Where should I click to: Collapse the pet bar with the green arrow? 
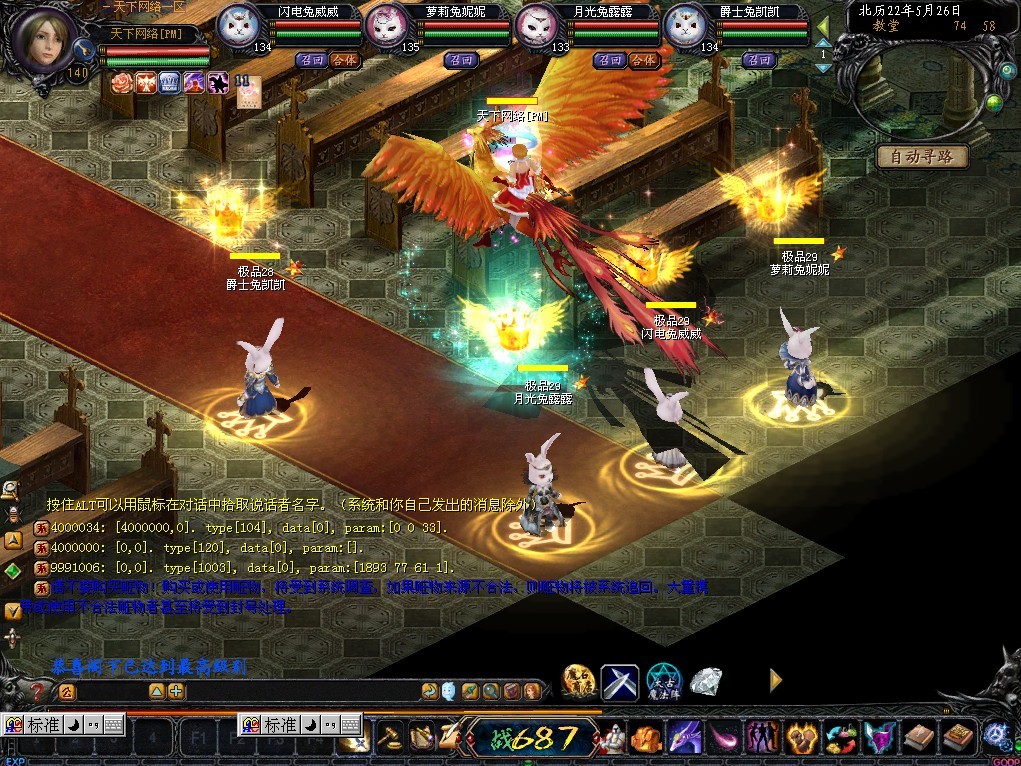[x=823, y=26]
